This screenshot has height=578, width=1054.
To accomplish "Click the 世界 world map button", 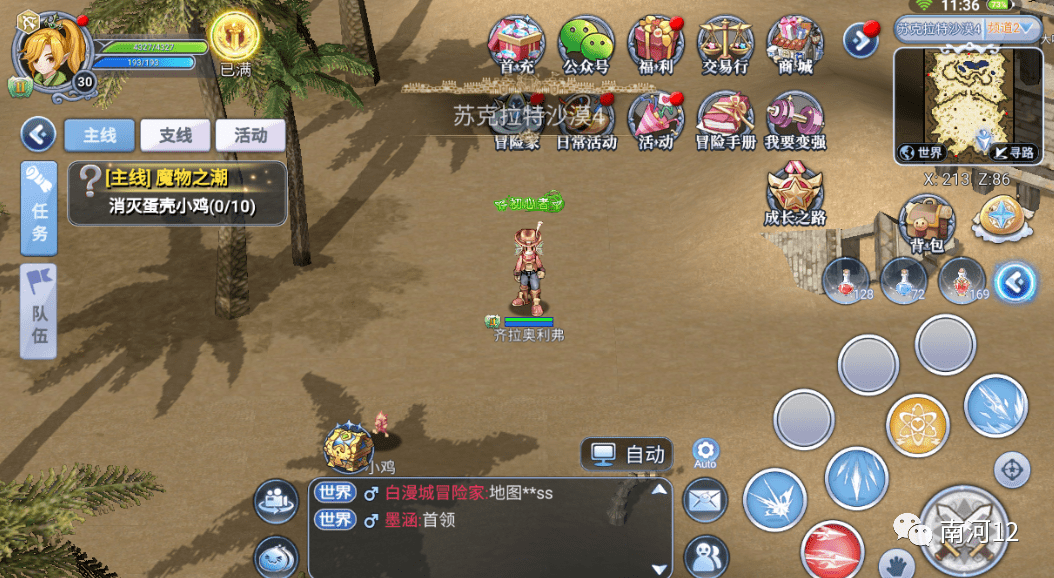I will pyautogui.click(x=922, y=152).
